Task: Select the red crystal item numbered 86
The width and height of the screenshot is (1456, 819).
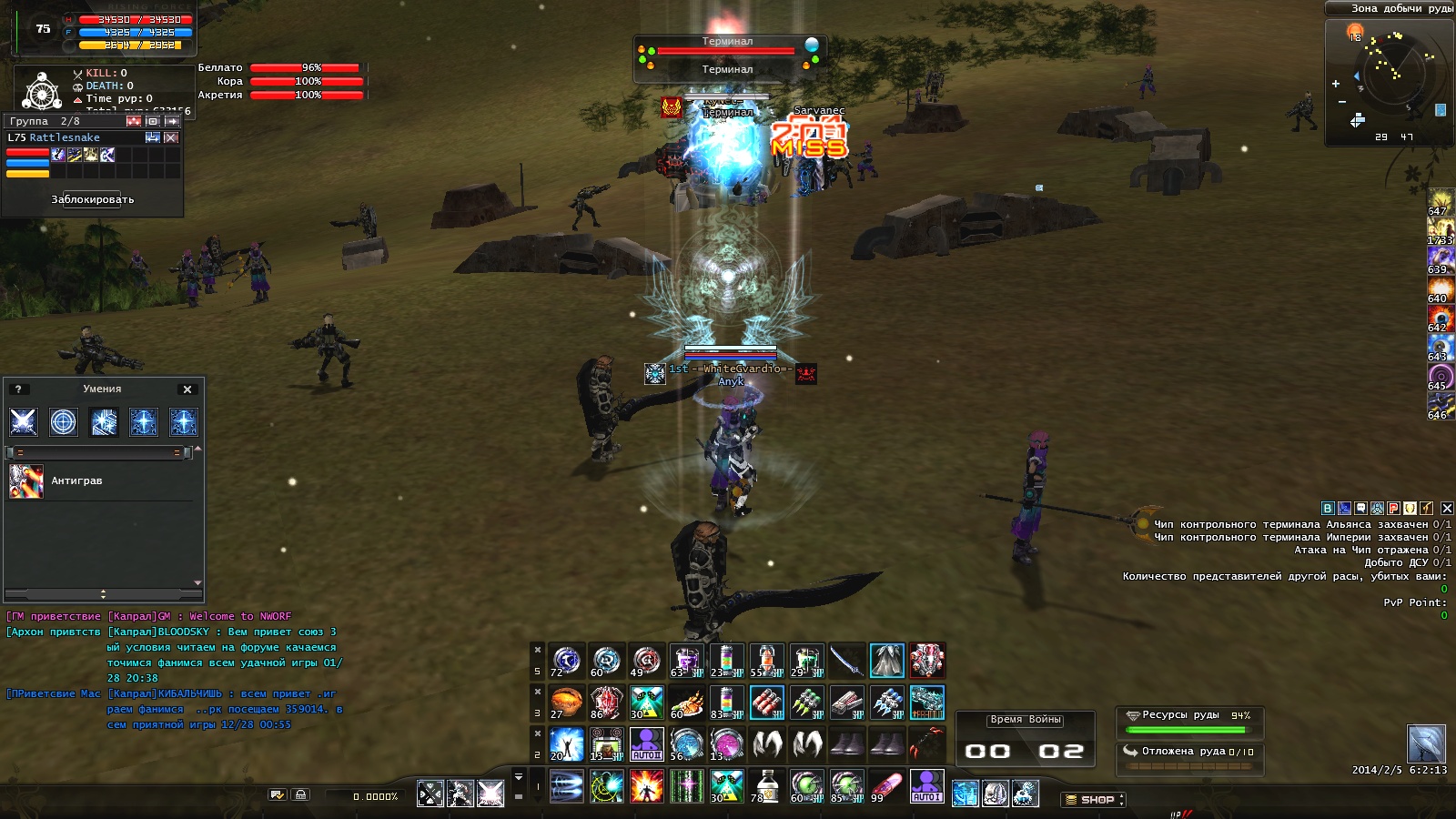Action: (x=607, y=703)
